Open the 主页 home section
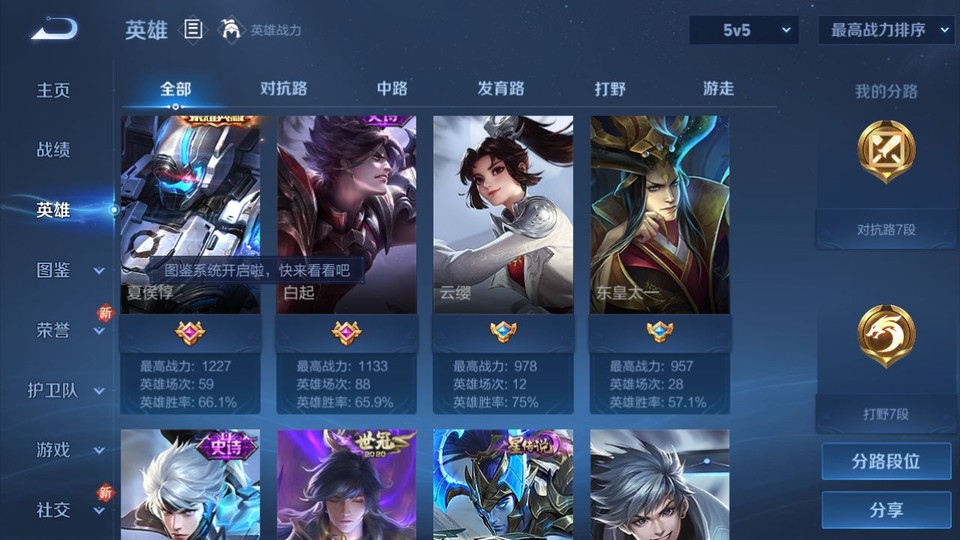960x540 pixels. tap(54, 90)
